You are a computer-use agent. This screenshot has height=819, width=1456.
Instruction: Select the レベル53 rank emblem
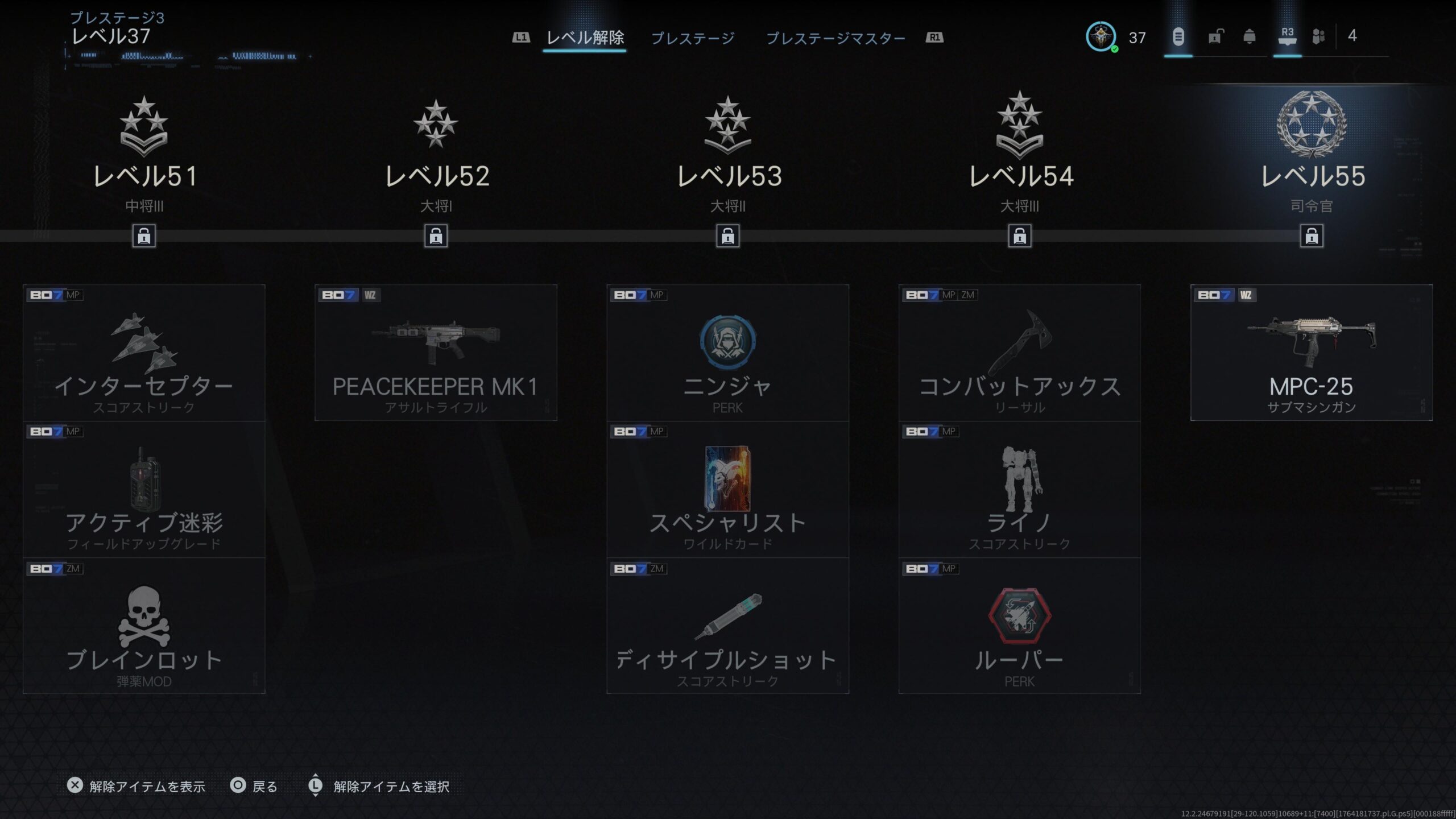pos(727,125)
